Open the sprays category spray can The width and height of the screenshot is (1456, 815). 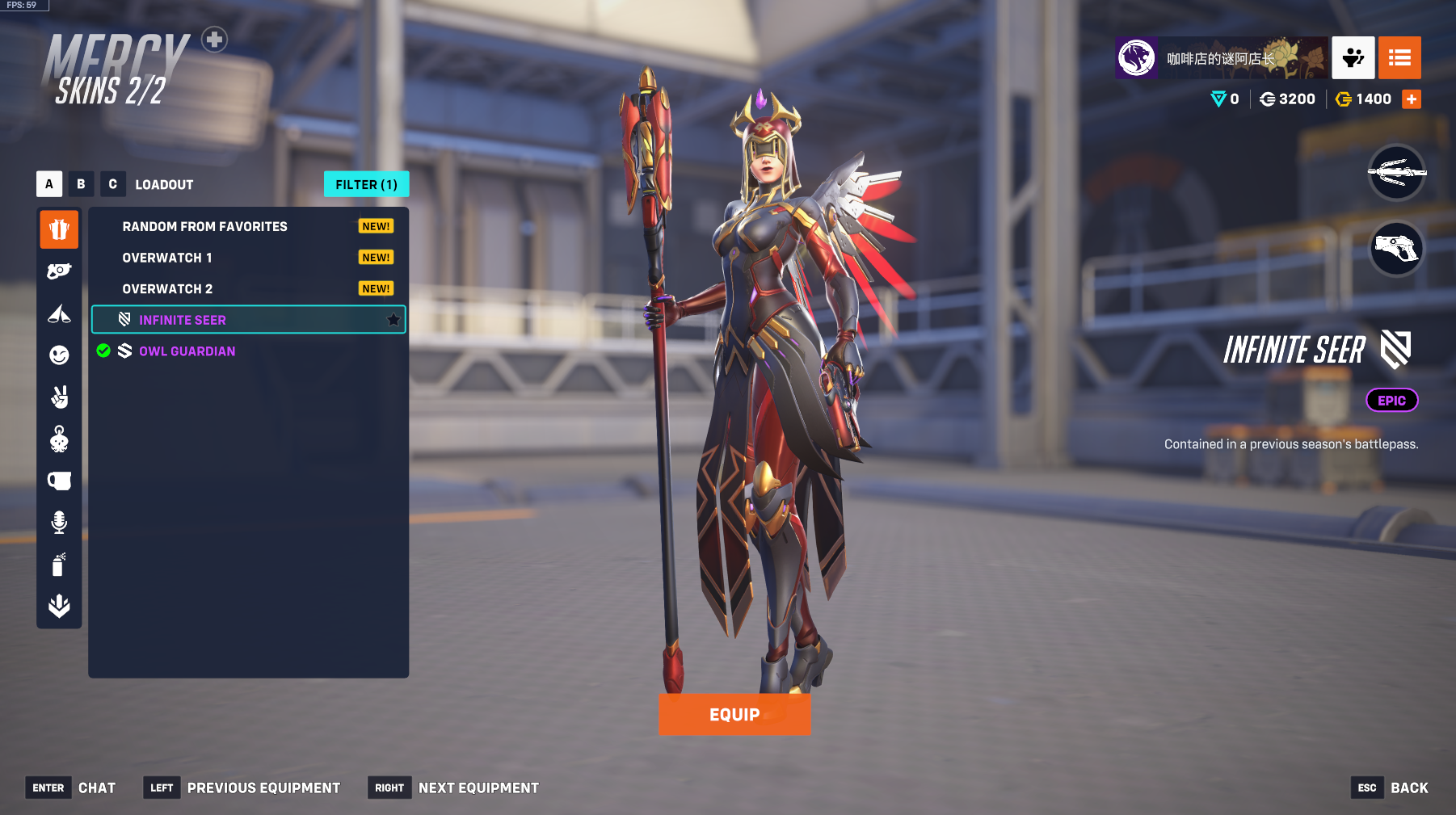pos(59,565)
